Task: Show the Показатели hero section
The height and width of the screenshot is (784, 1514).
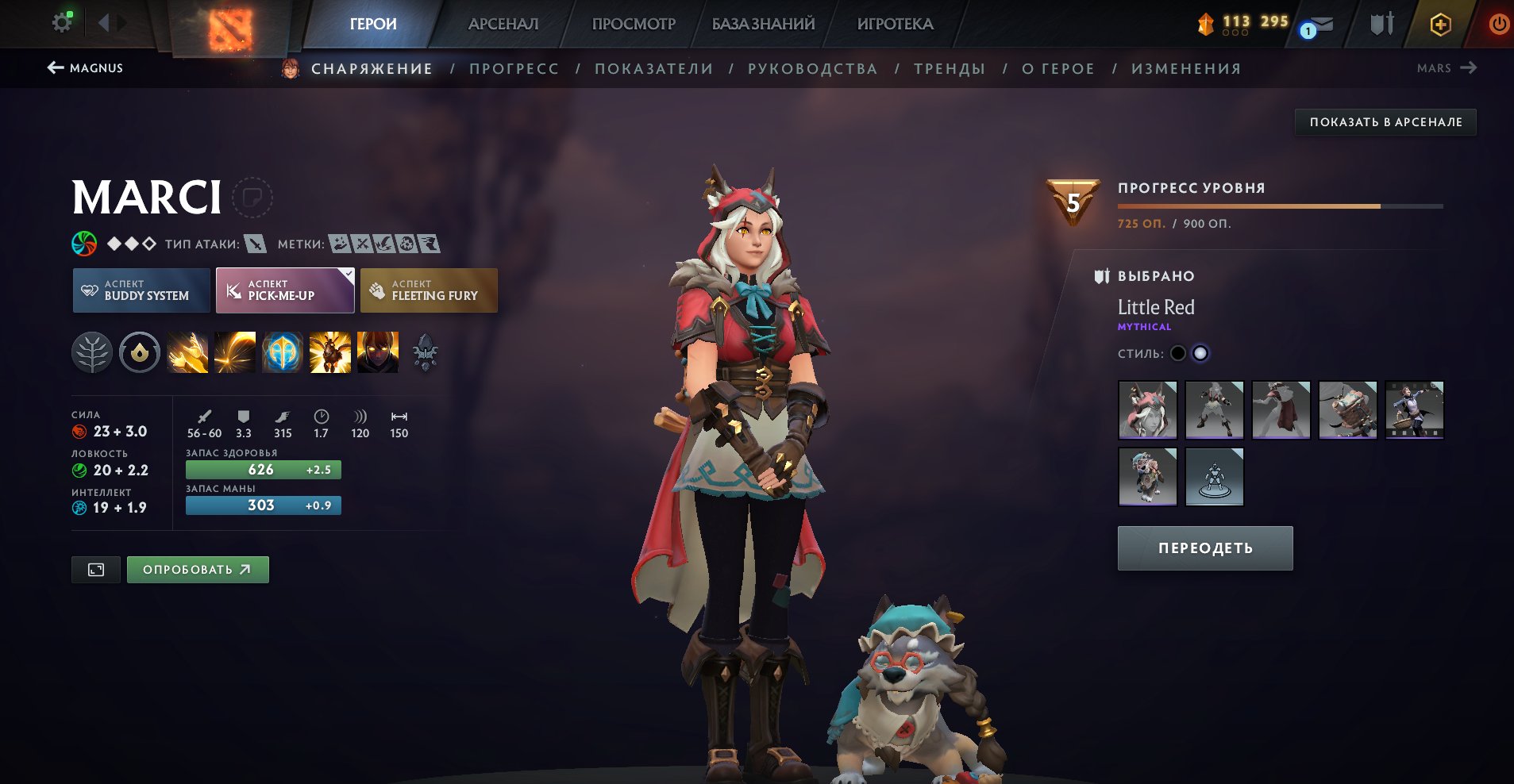Action: pos(653,69)
